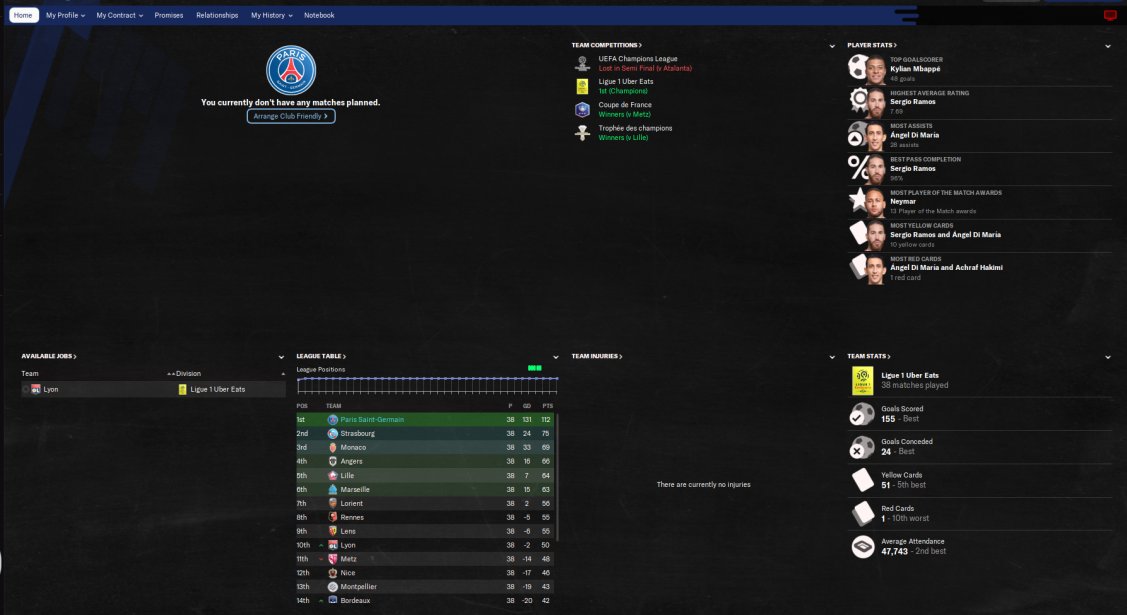Open the Team Stats panel header
The image size is (1127, 615).
pos(868,356)
